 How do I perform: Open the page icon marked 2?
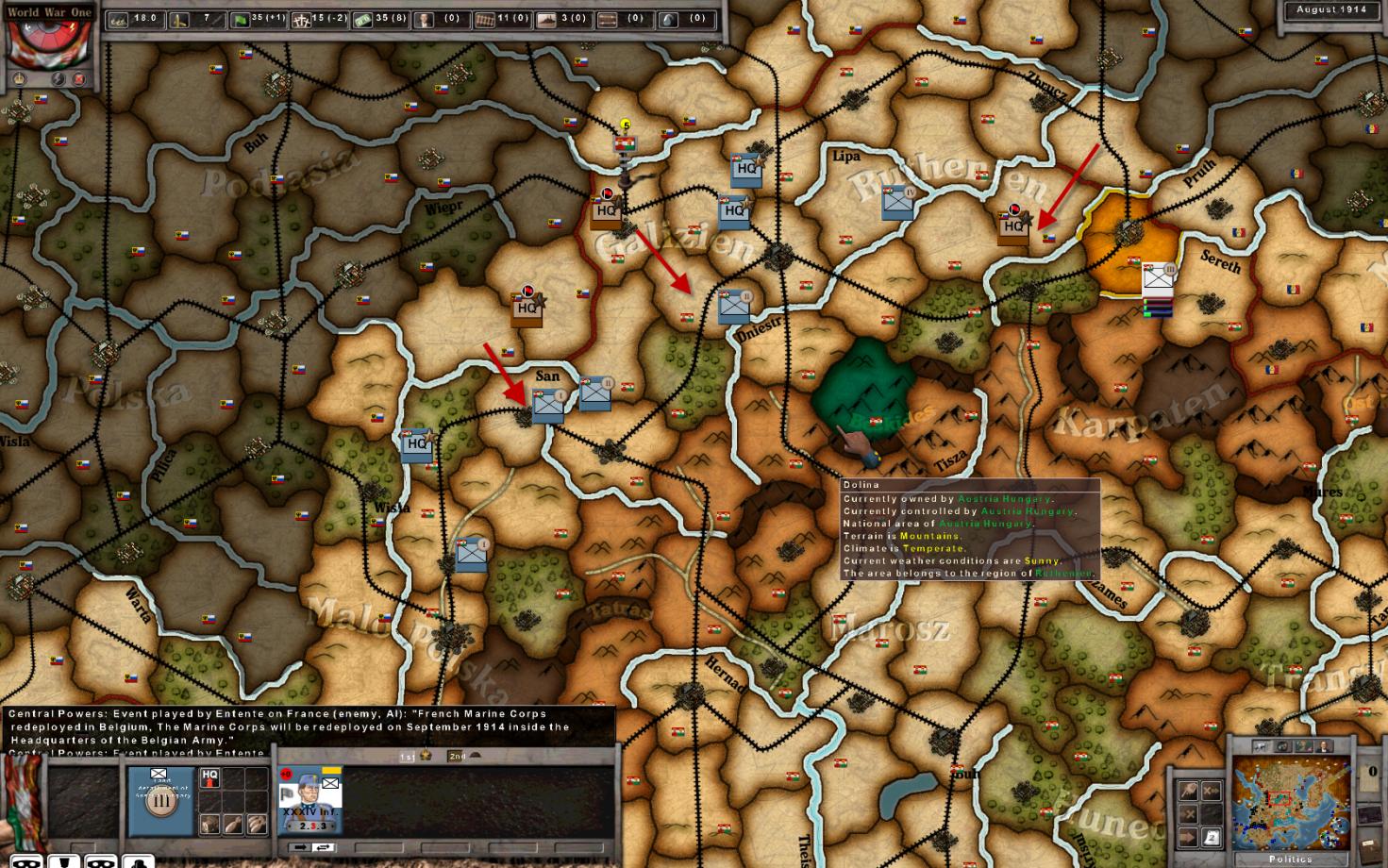click(1212, 838)
